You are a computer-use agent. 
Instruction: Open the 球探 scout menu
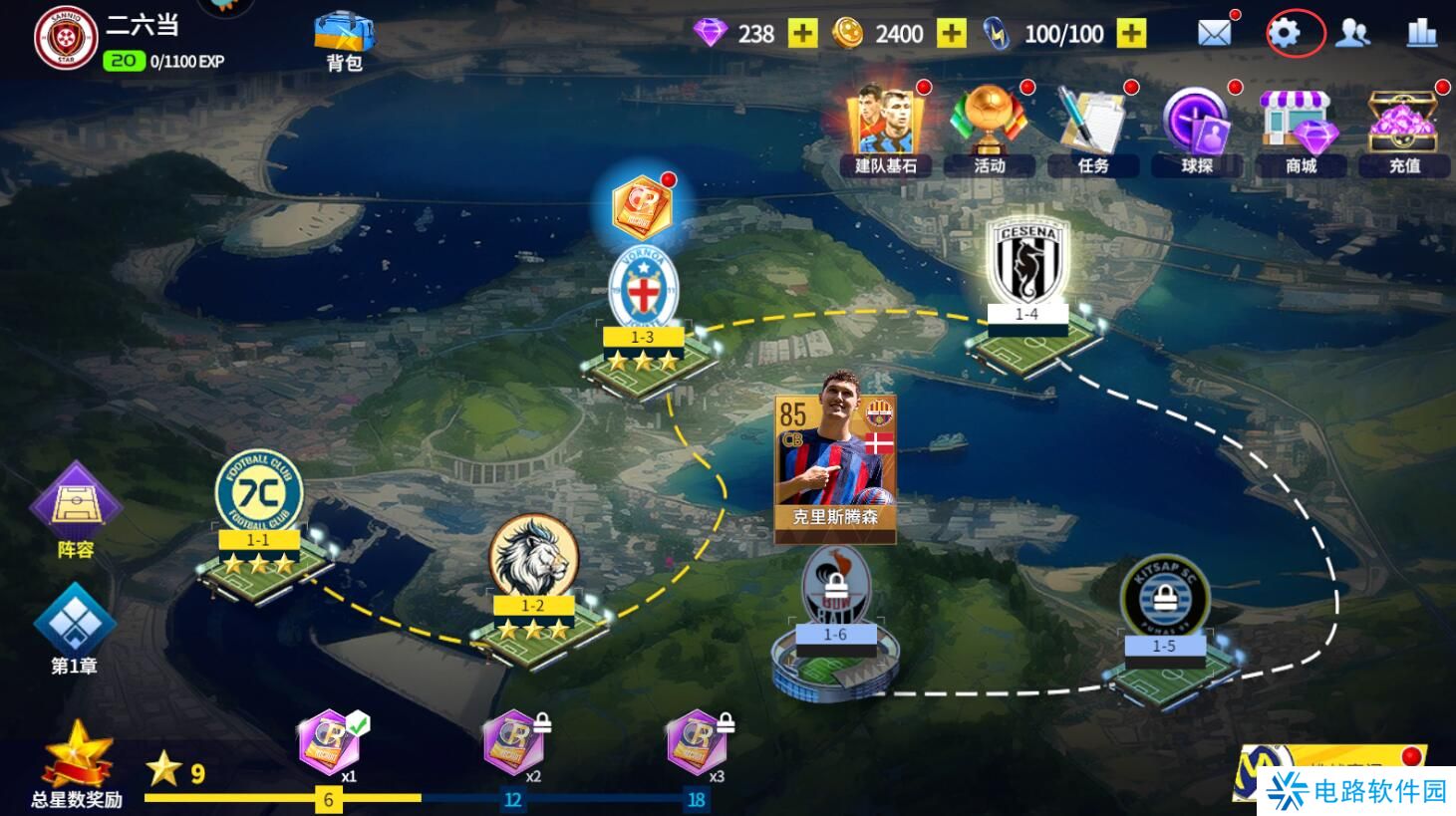pos(1197,130)
